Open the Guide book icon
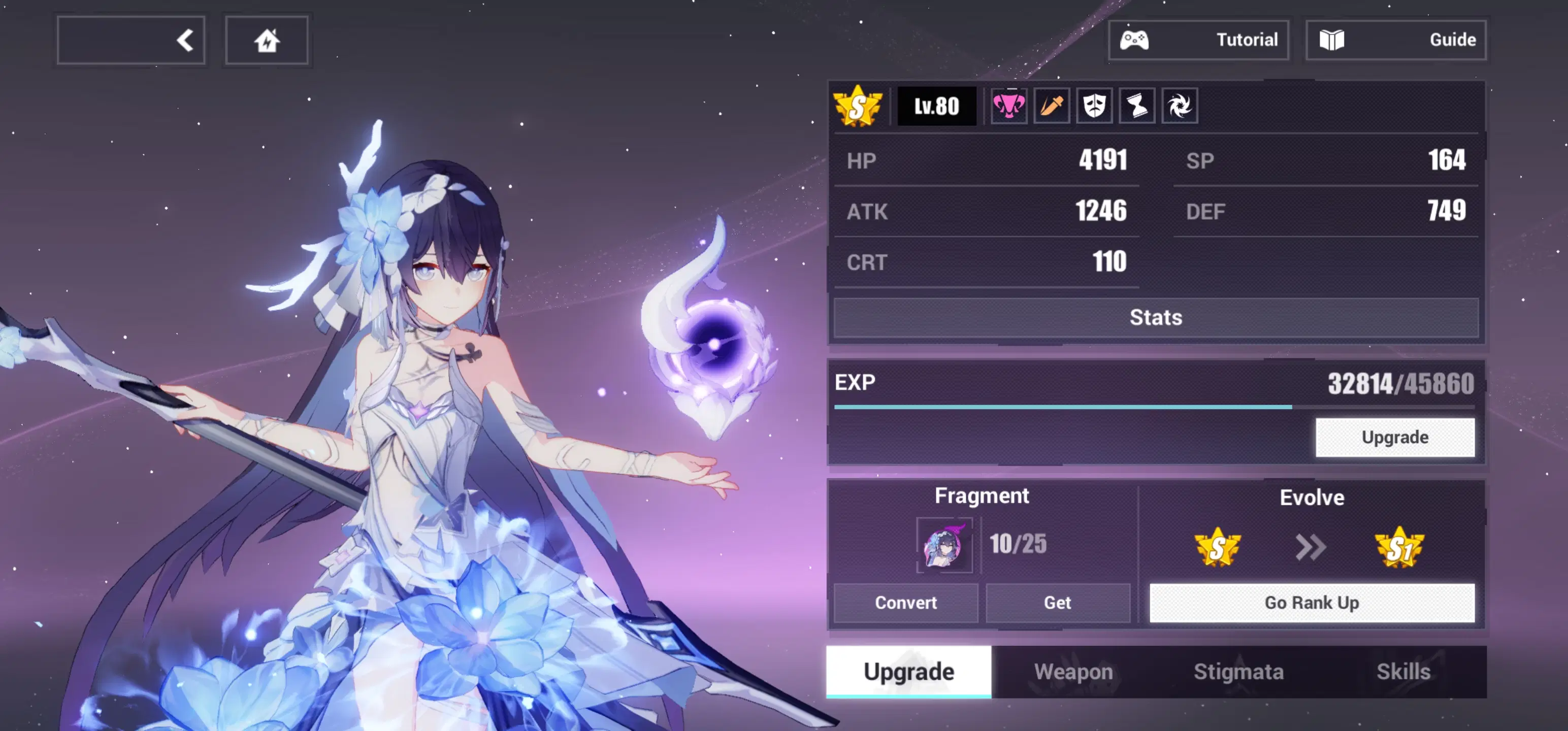 [1333, 40]
